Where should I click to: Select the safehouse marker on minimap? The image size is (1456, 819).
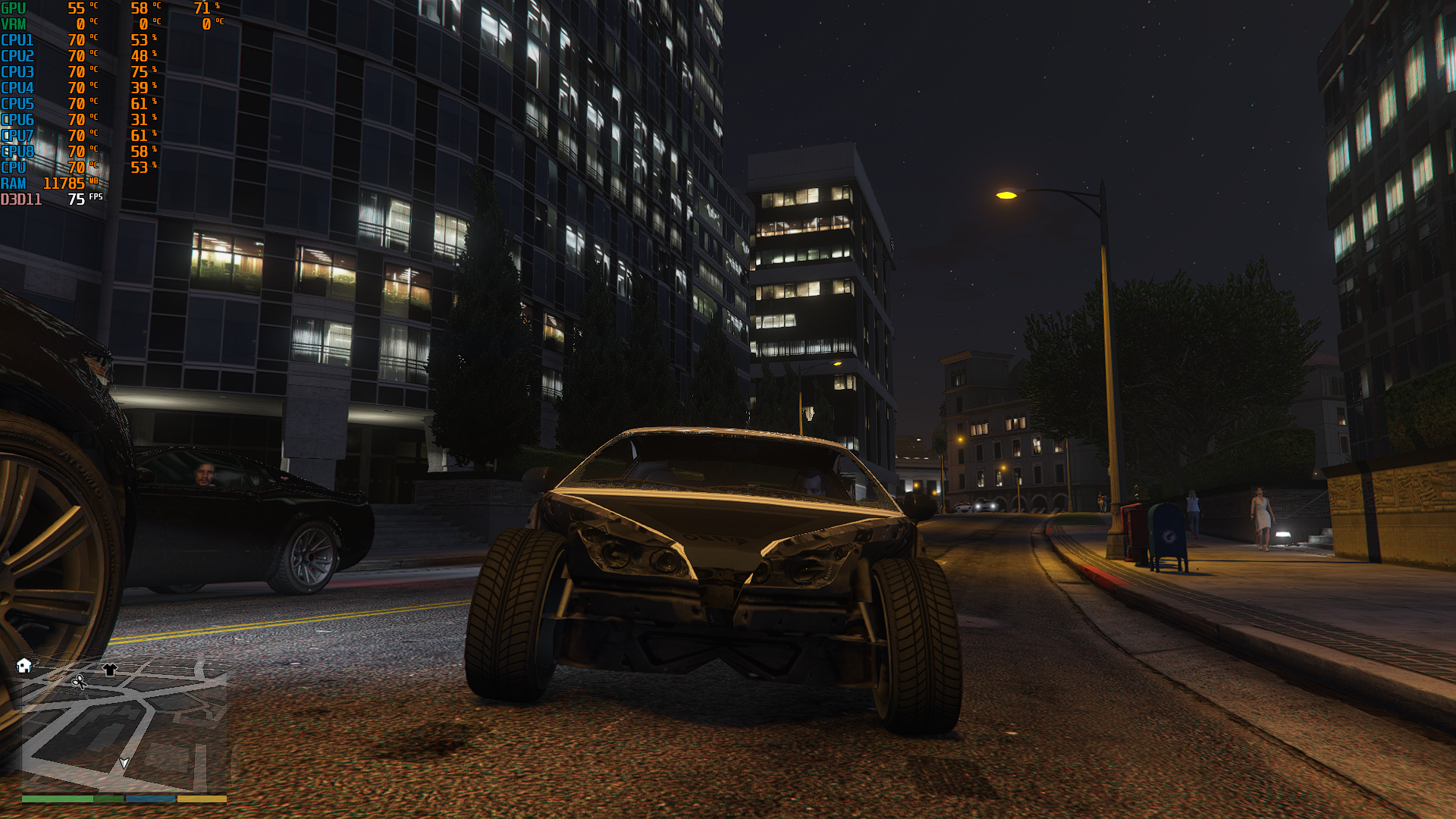click(24, 666)
